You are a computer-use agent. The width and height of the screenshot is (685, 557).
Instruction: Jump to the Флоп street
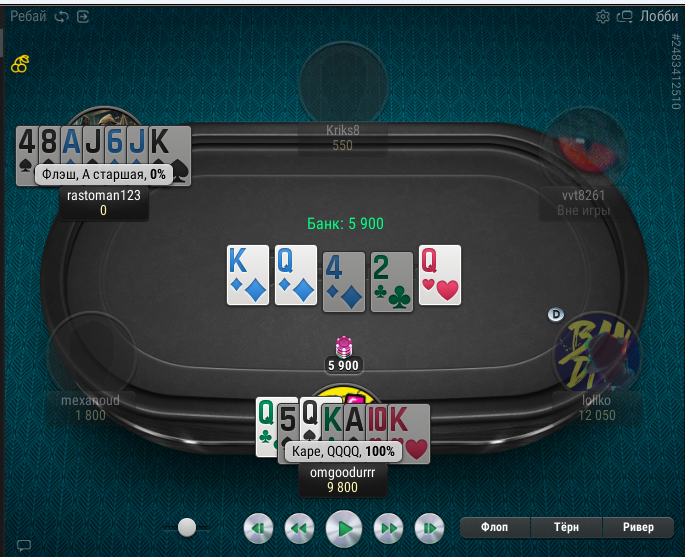[x=495, y=527]
